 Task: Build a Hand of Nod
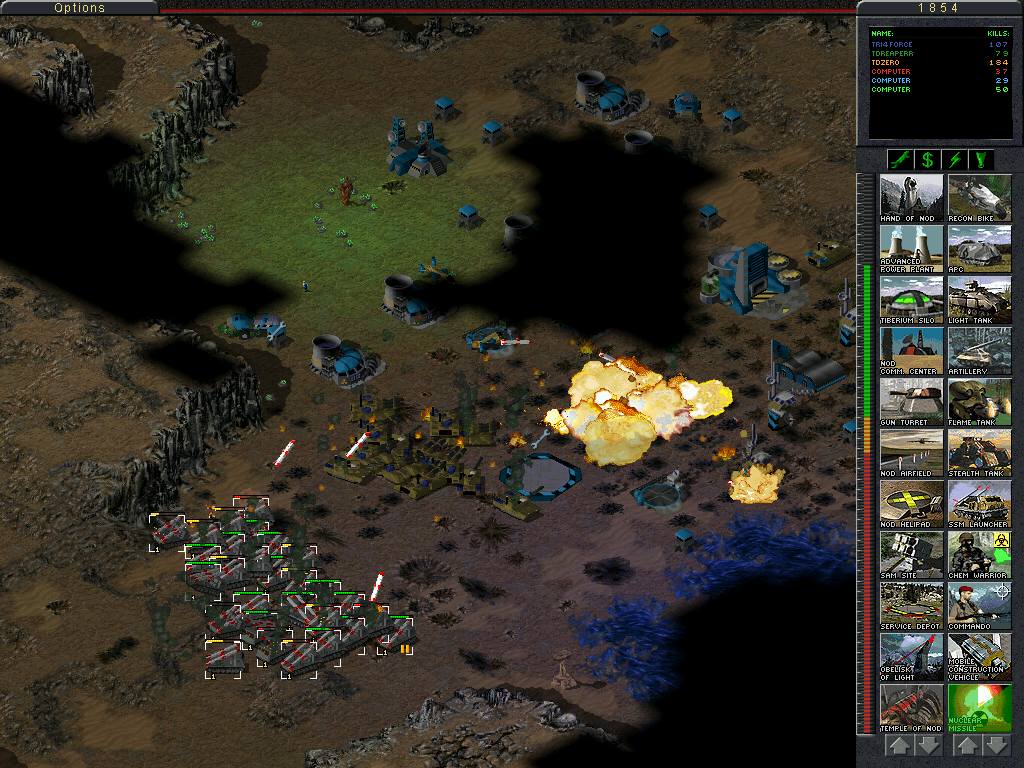pos(911,198)
